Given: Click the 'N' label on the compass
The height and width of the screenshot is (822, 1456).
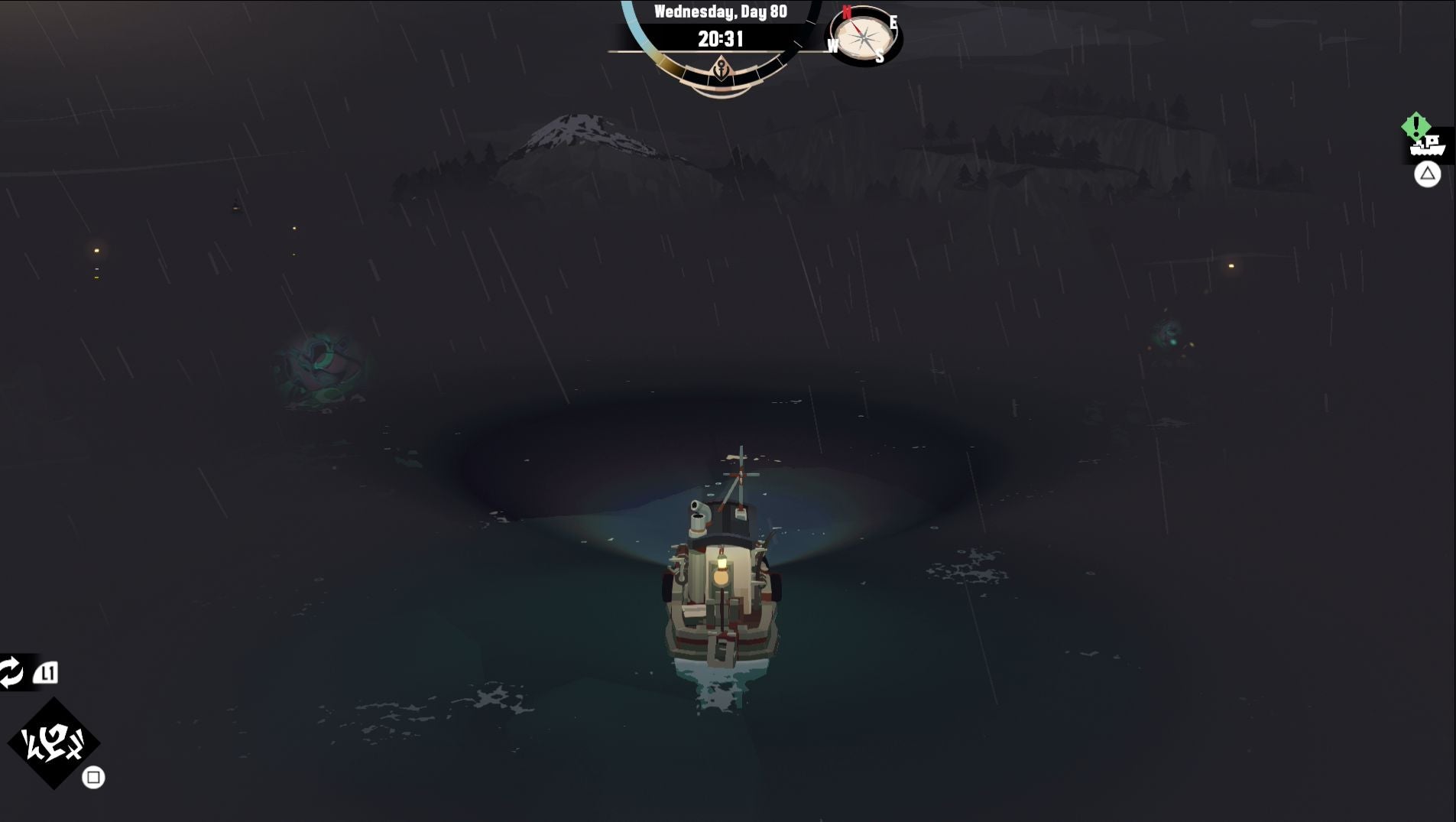Looking at the screenshot, I should click(845, 10).
